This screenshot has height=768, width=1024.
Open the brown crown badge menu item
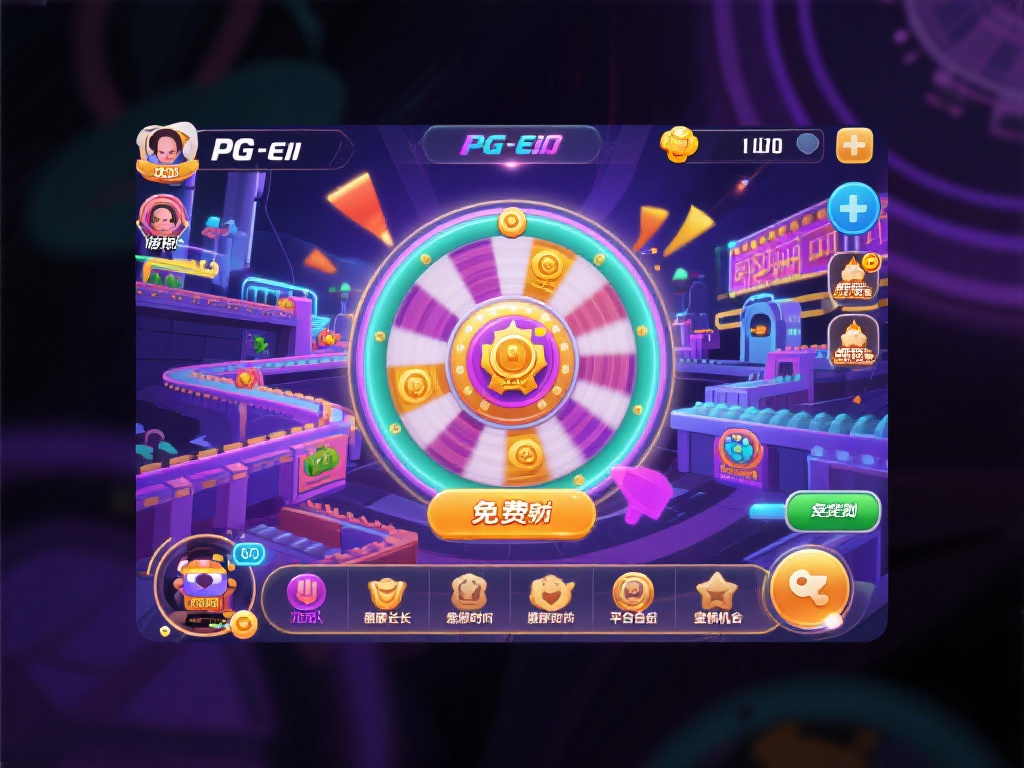point(469,598)
